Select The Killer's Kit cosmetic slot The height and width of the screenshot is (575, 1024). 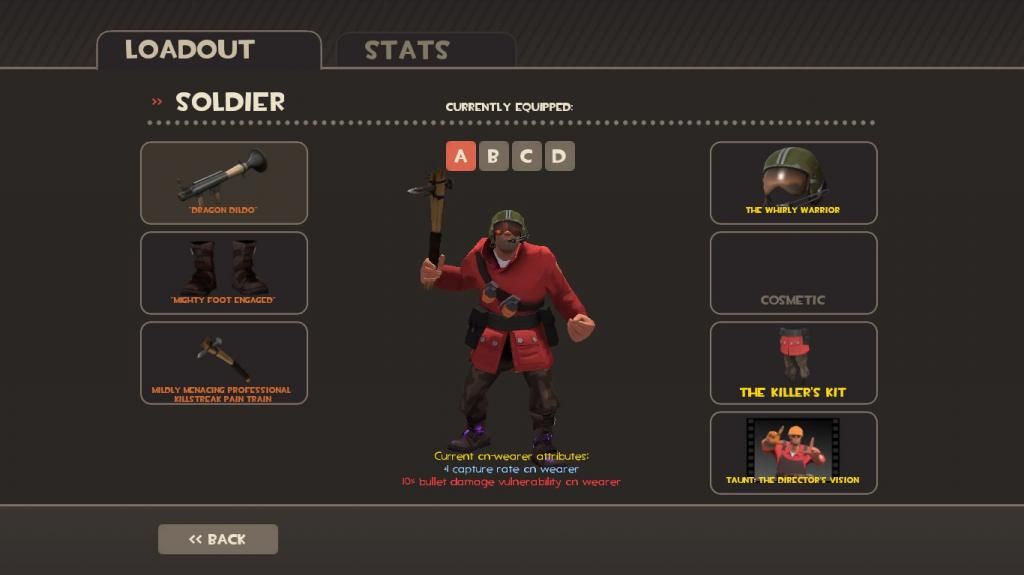click(x=793, y=363)
